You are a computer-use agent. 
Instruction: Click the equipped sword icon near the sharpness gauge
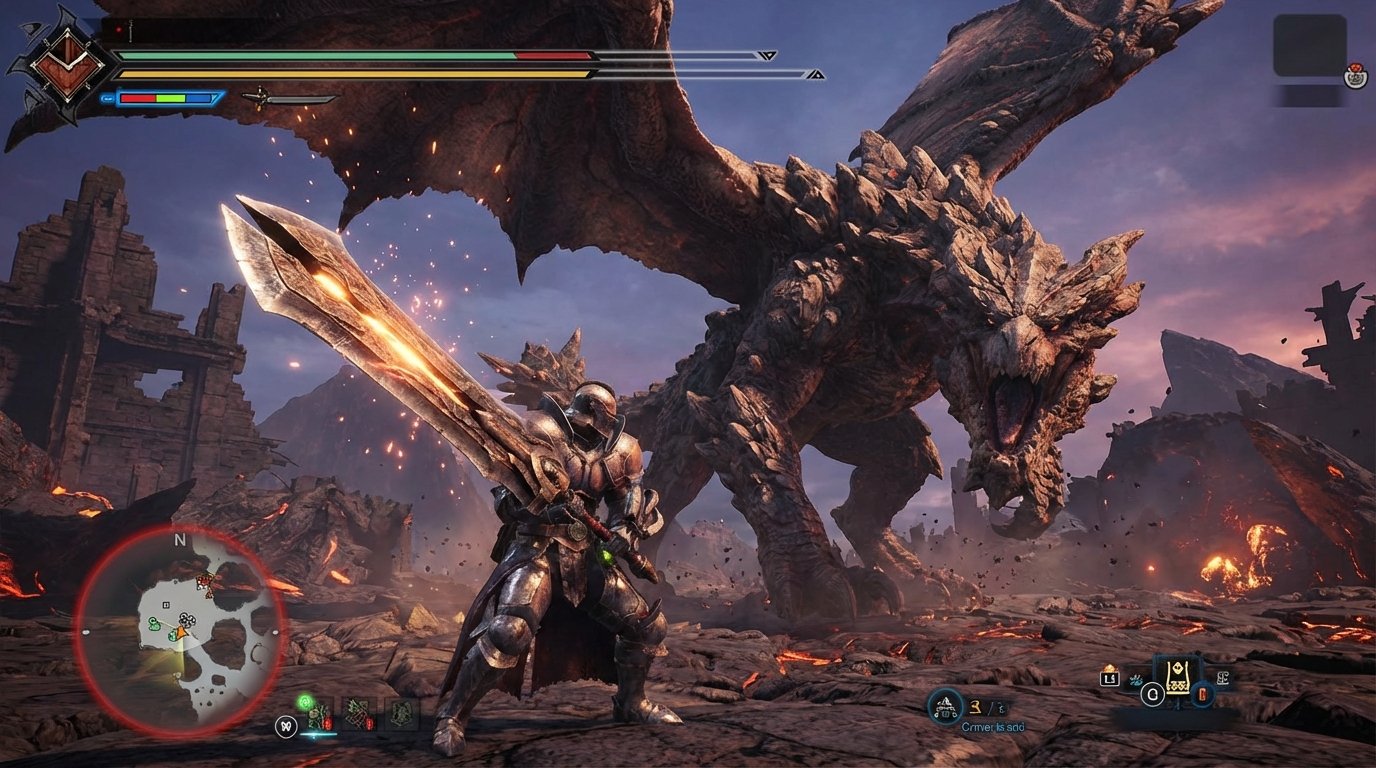coord(285,98)
